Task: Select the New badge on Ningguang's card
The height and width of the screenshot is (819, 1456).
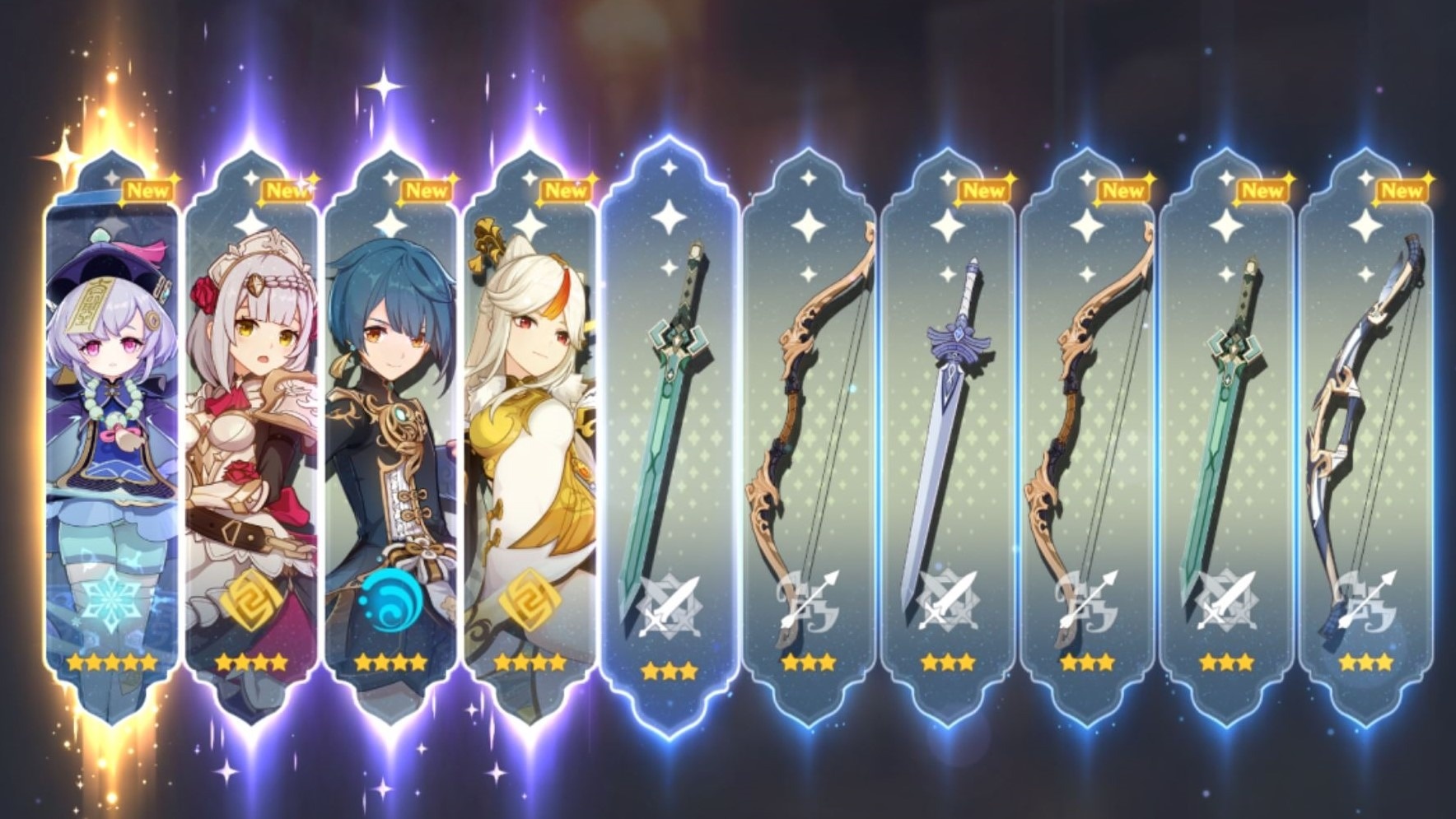Action: [x=566, y=190]
